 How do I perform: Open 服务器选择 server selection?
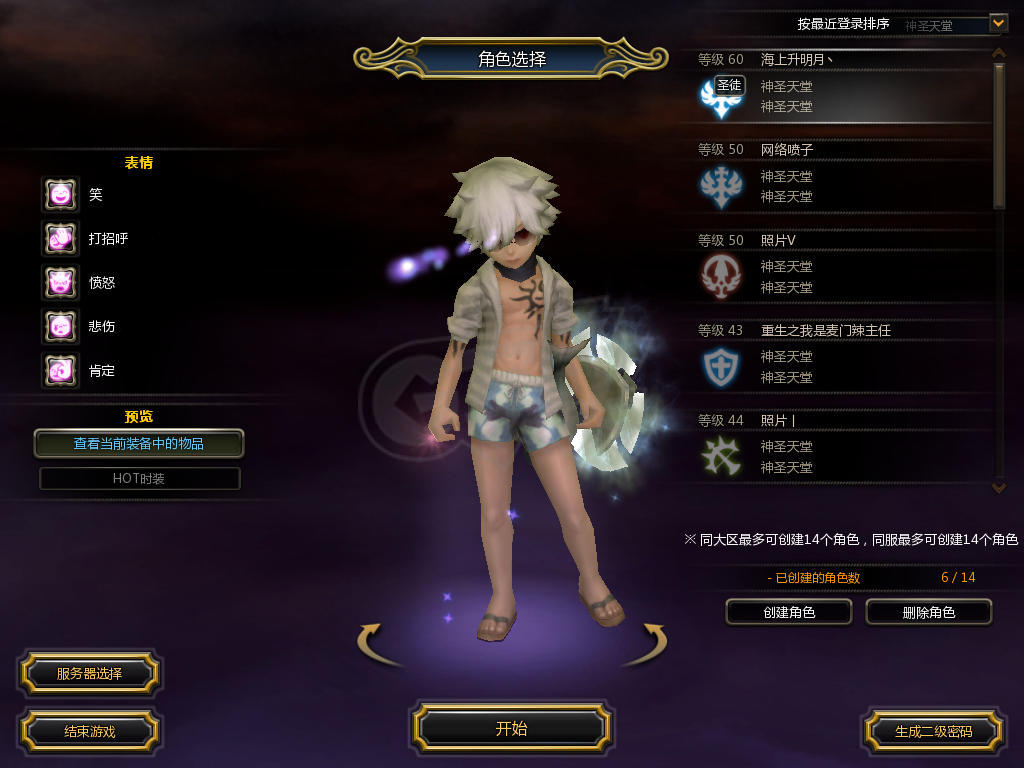point(89,674)
